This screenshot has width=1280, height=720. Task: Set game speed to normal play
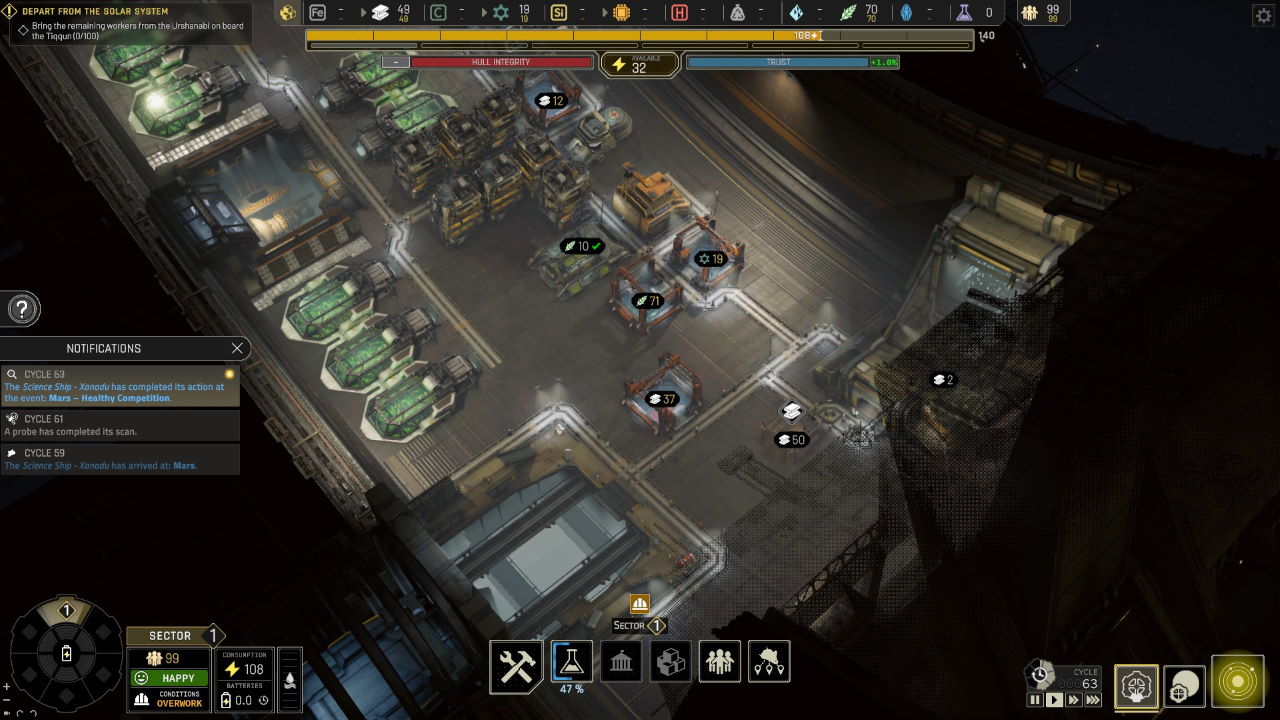[1054, 700]
